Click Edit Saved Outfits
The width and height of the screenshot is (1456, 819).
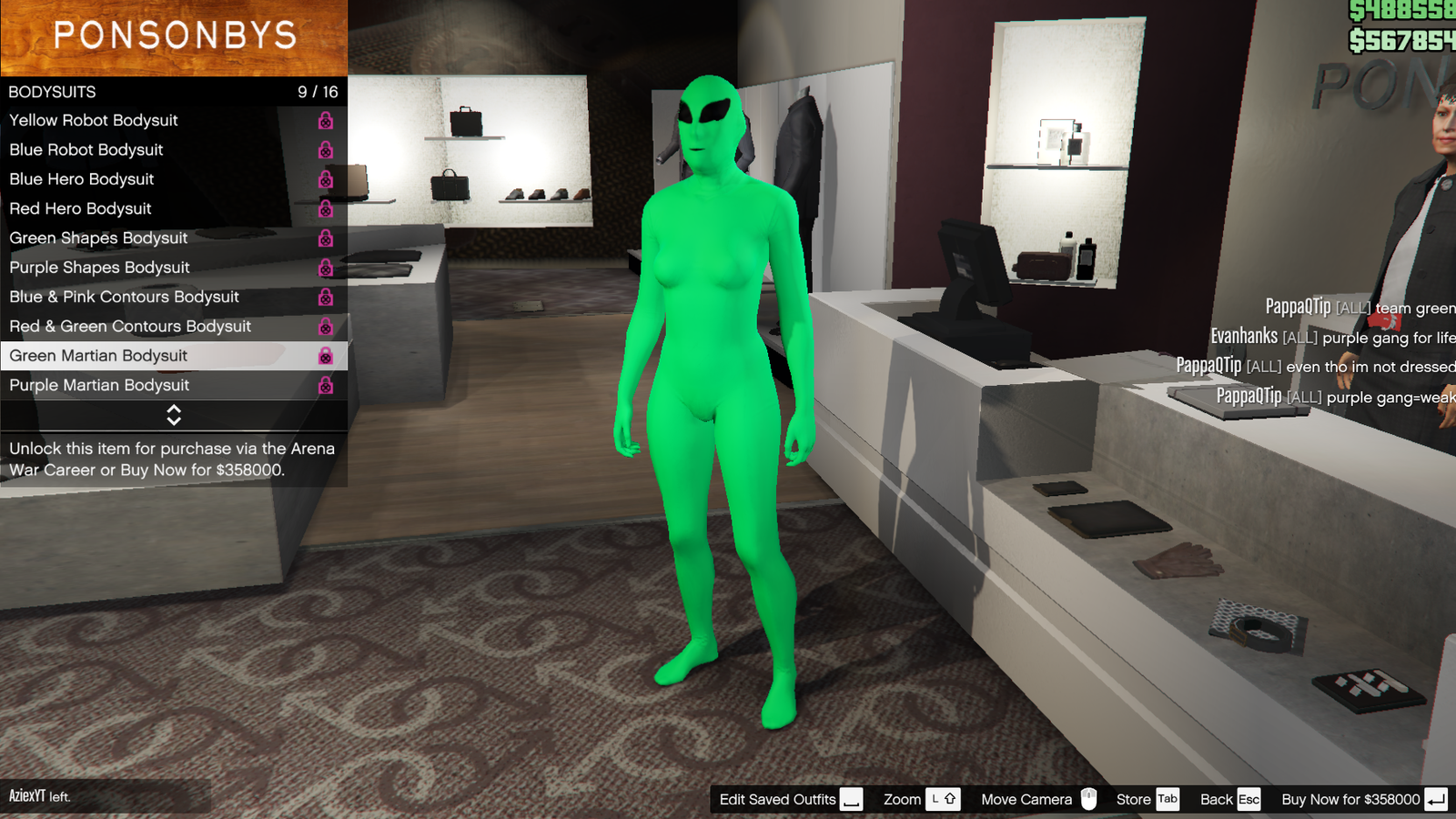(778, 798)
